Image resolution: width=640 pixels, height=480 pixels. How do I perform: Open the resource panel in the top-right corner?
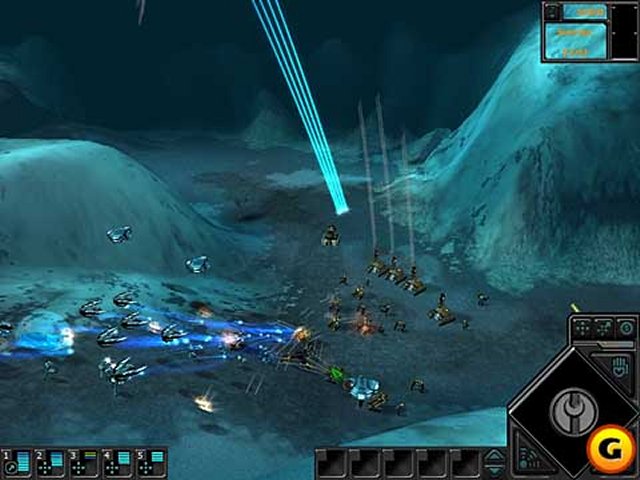tap(574, 30)
